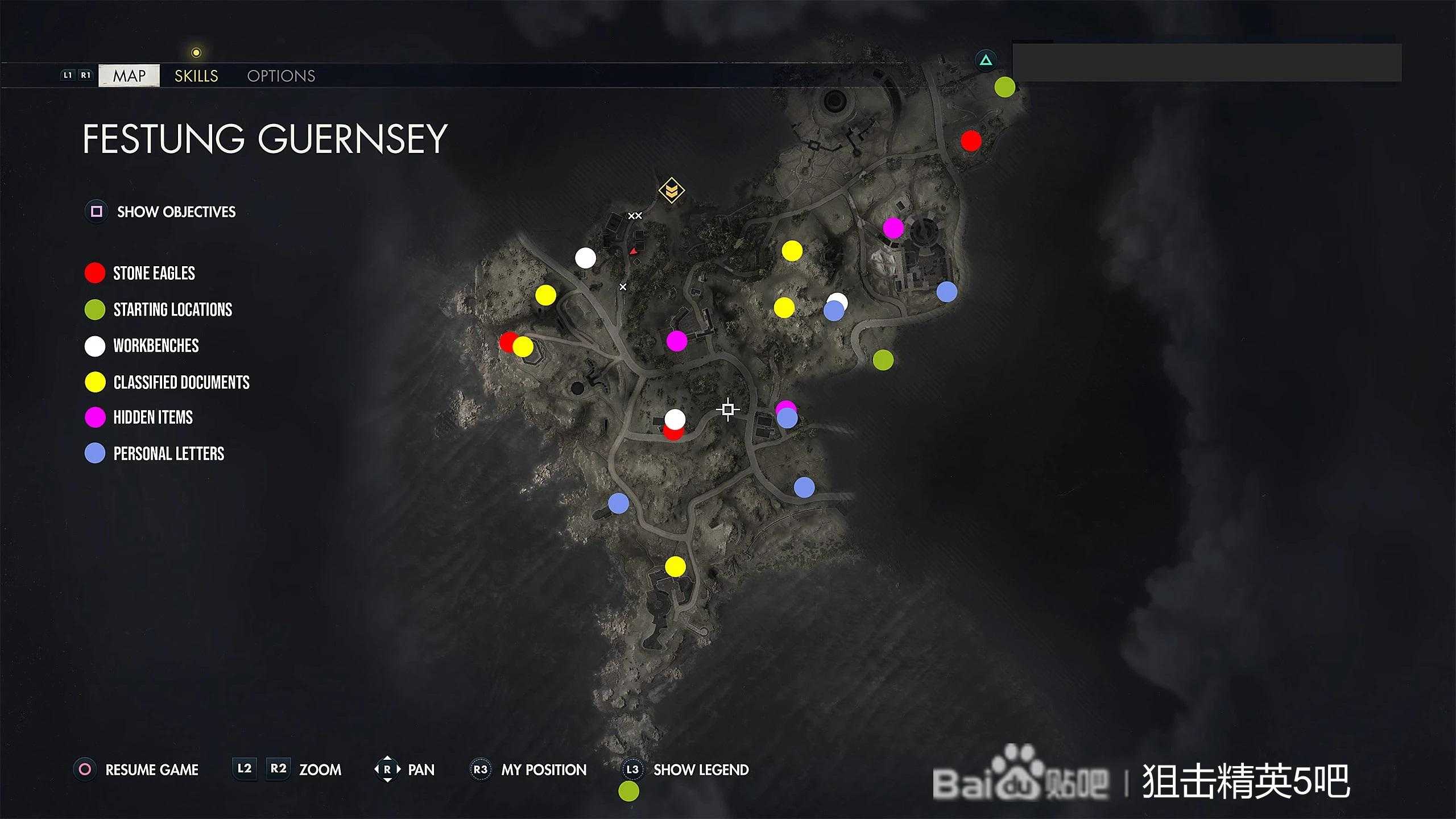The image size is (1456, 819).
Task: Open the Baidu Tieba watermark logo
Action: point(1021,780)
